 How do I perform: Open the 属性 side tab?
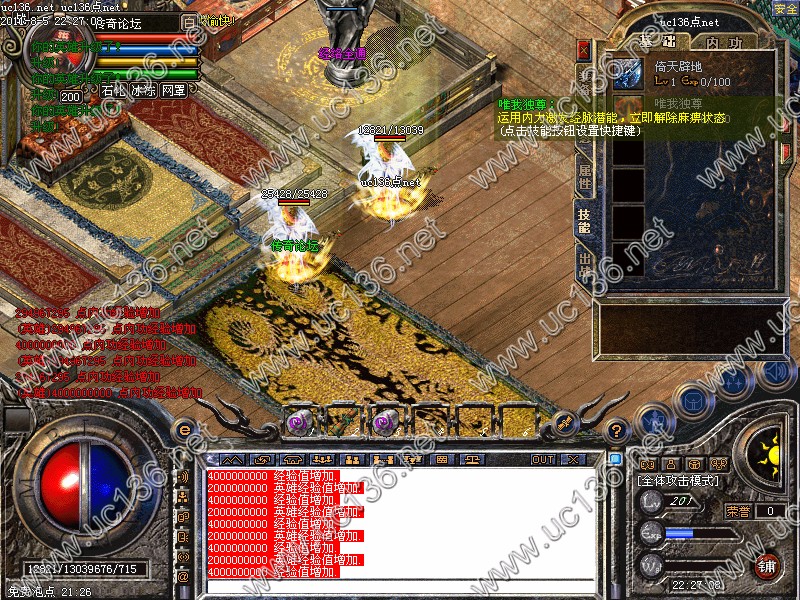point(584,178)
